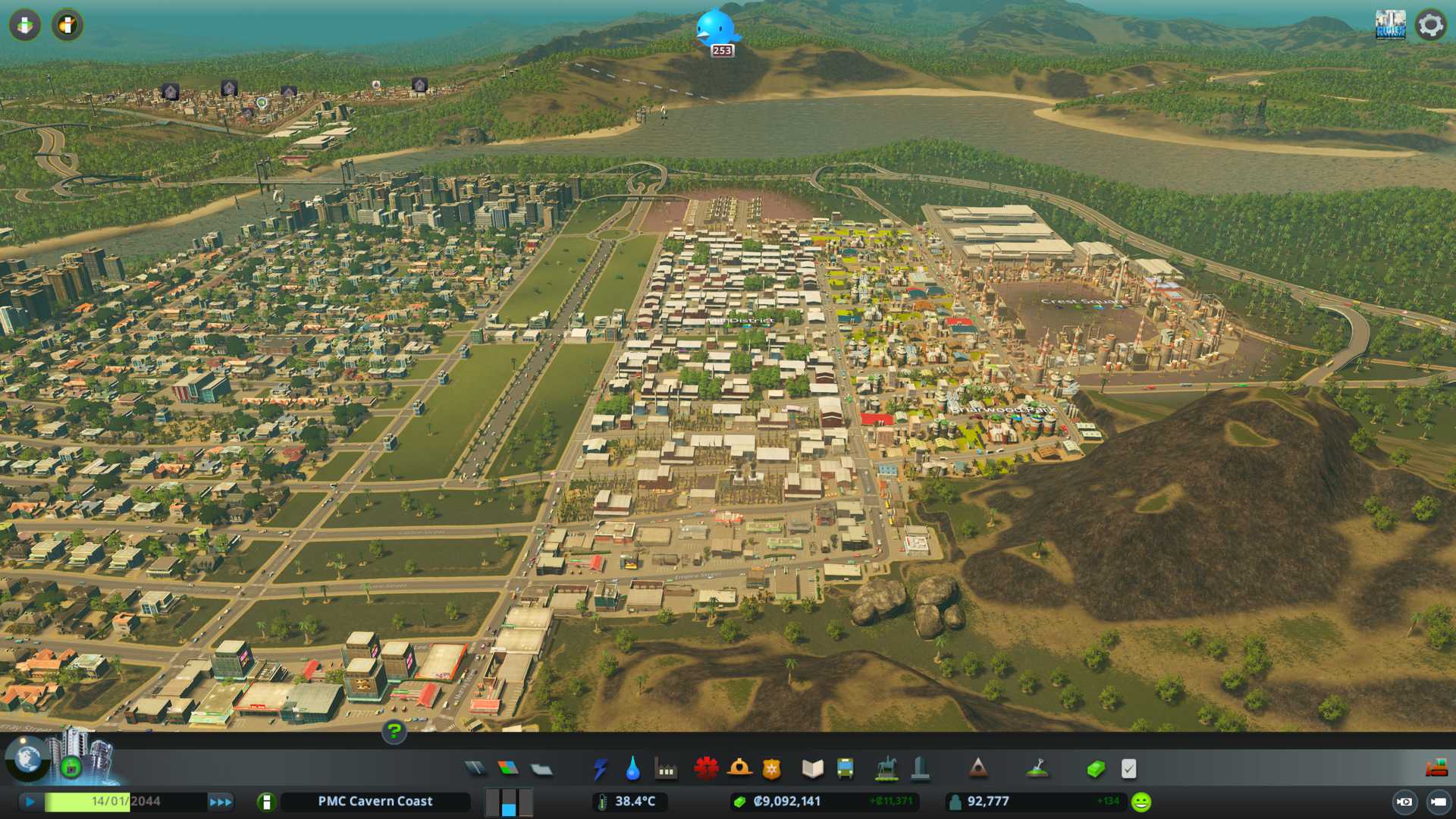The image size is (1456, 819).
Task: Activate the bulldozer tool
Action: click(x=1436, y=769)
